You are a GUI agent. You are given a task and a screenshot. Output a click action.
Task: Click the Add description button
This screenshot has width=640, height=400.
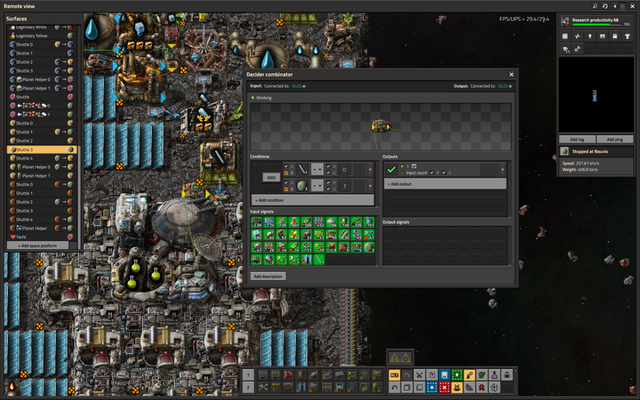tap(268, 275)
